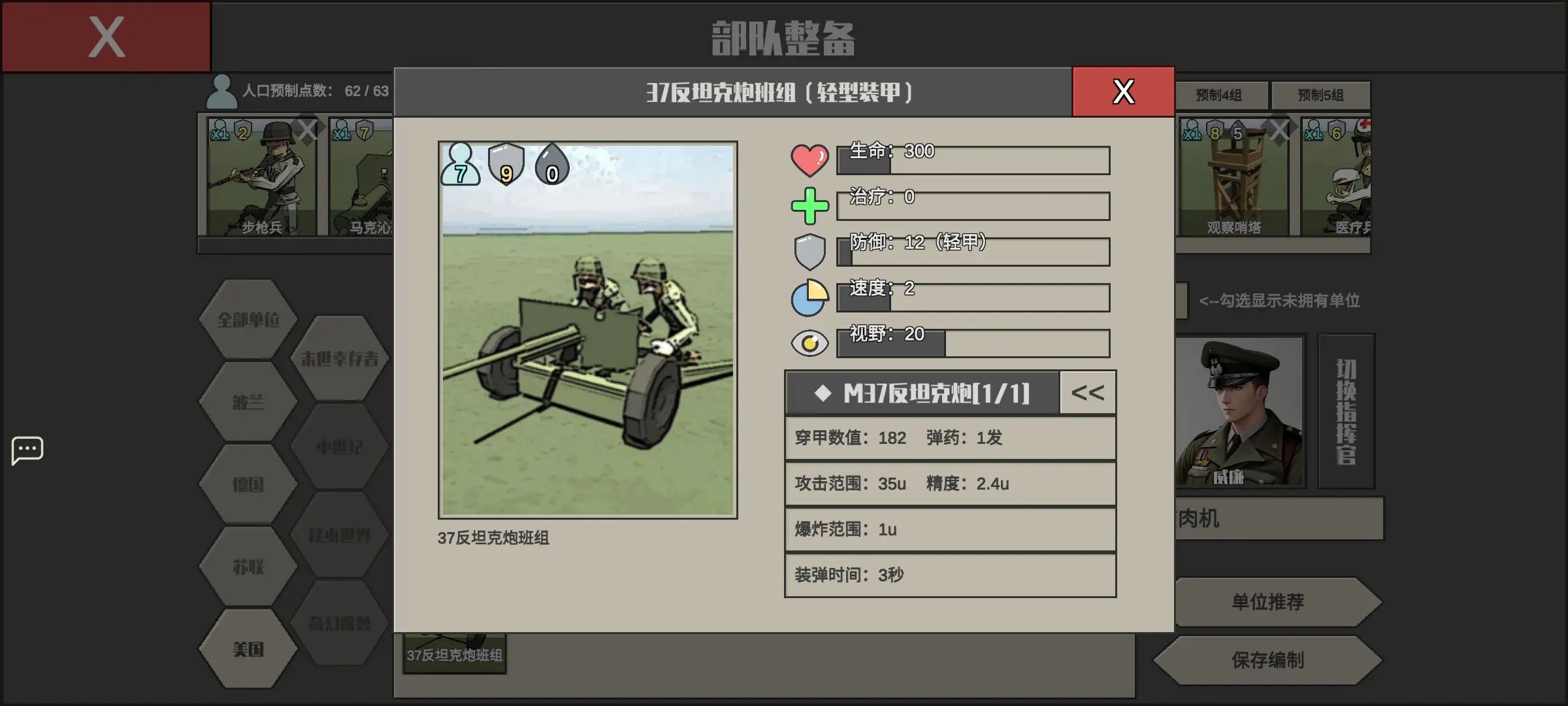This screenshot has width=1568, height=706.
Task: Open the chat bubble icon on left edge
Action: pos(26,450)
